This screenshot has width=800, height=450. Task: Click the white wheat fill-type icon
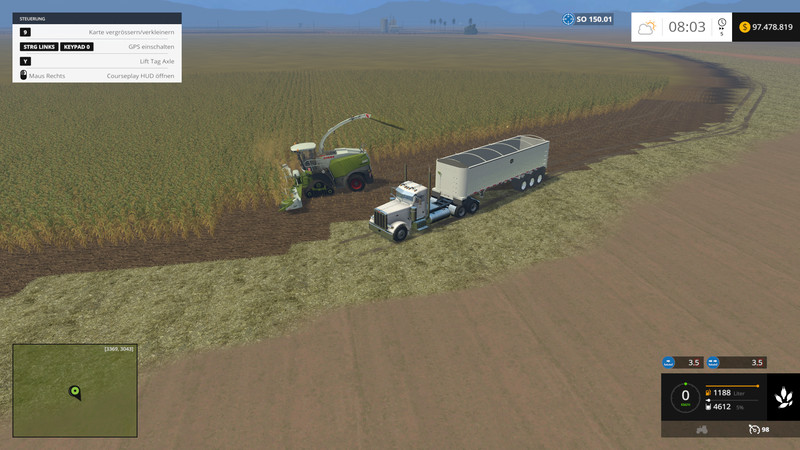[783, 399]
